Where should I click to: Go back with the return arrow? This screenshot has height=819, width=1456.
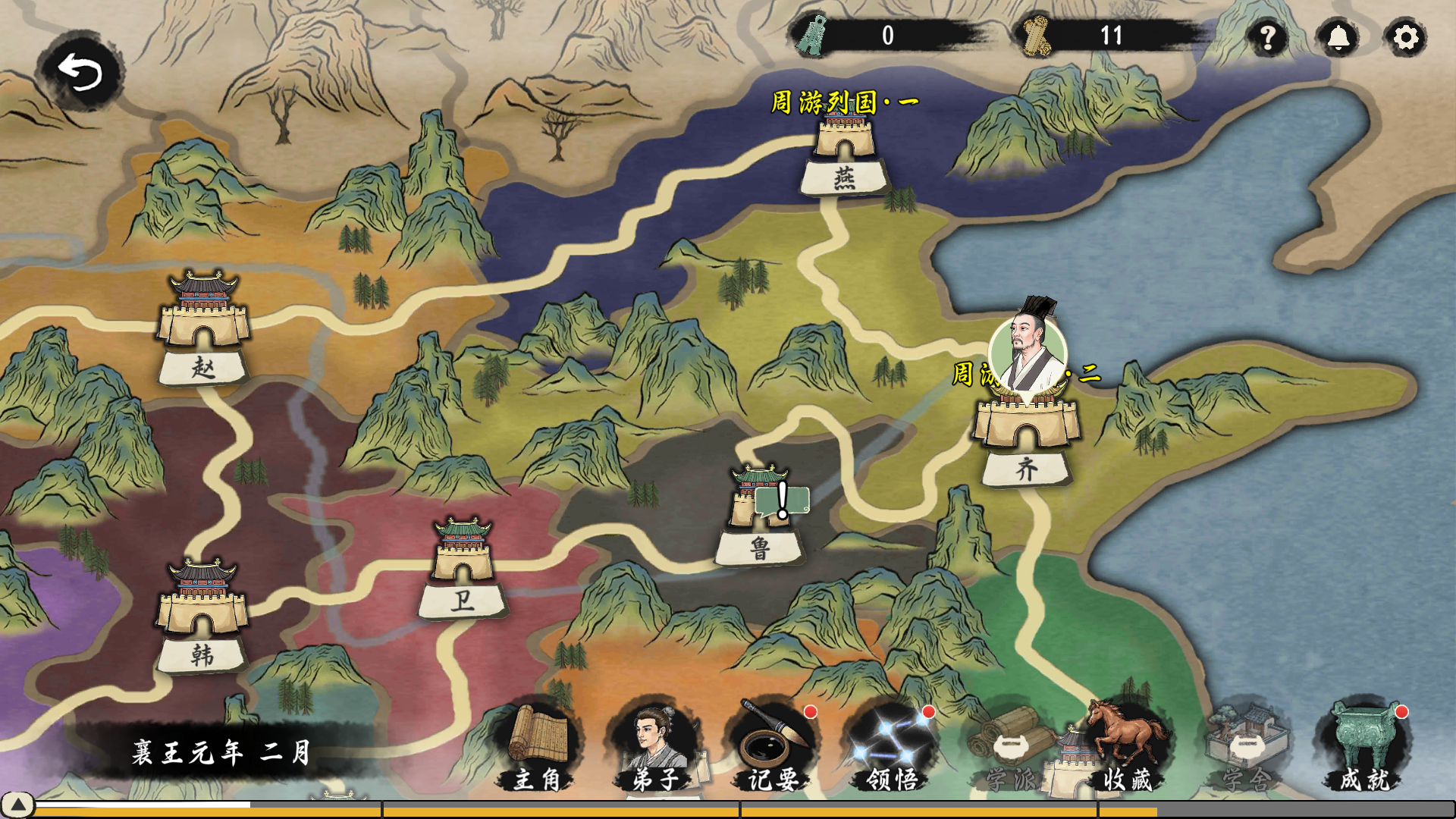(x=80, y=72)
